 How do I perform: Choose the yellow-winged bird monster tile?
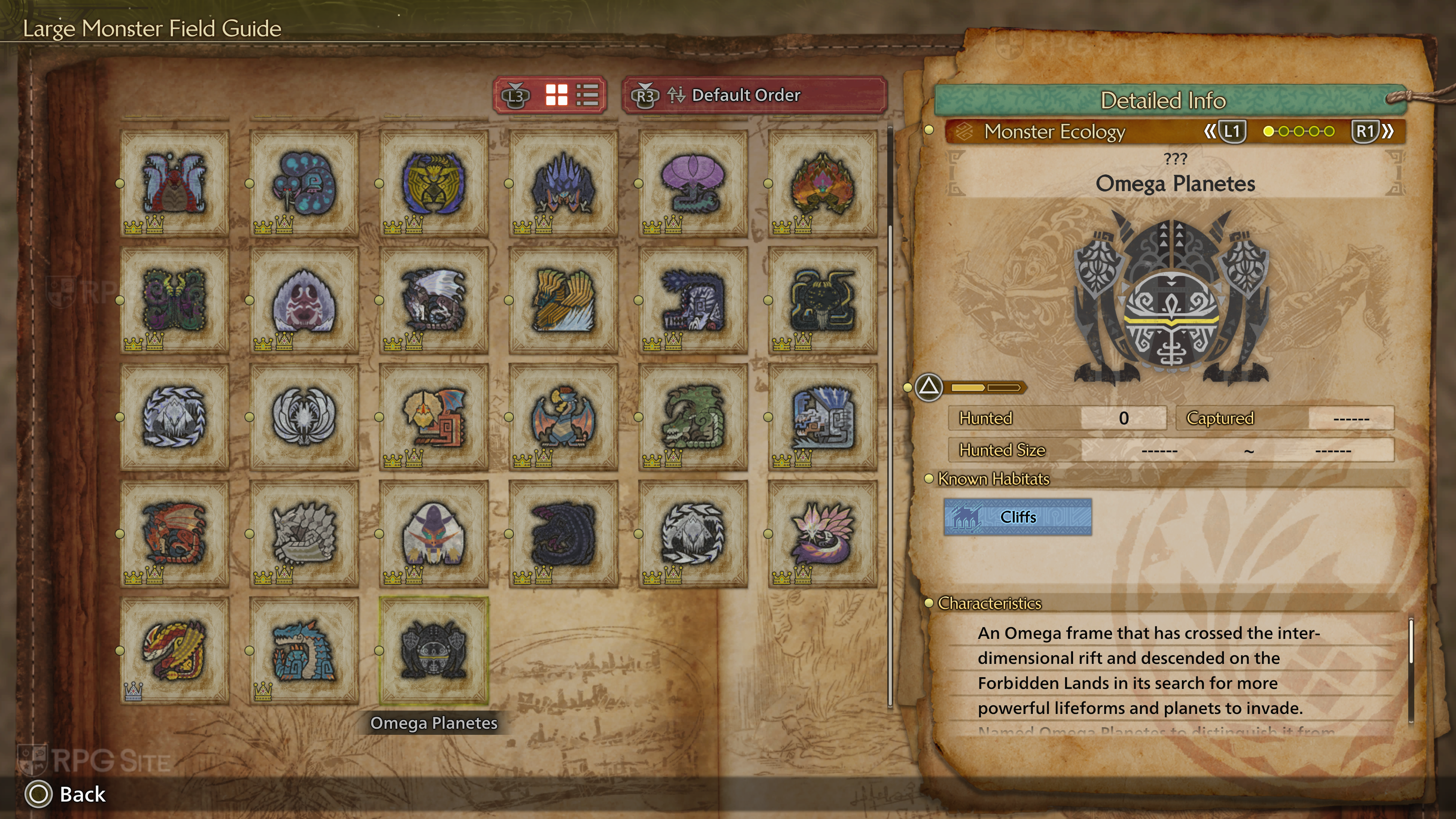(563, 300)
